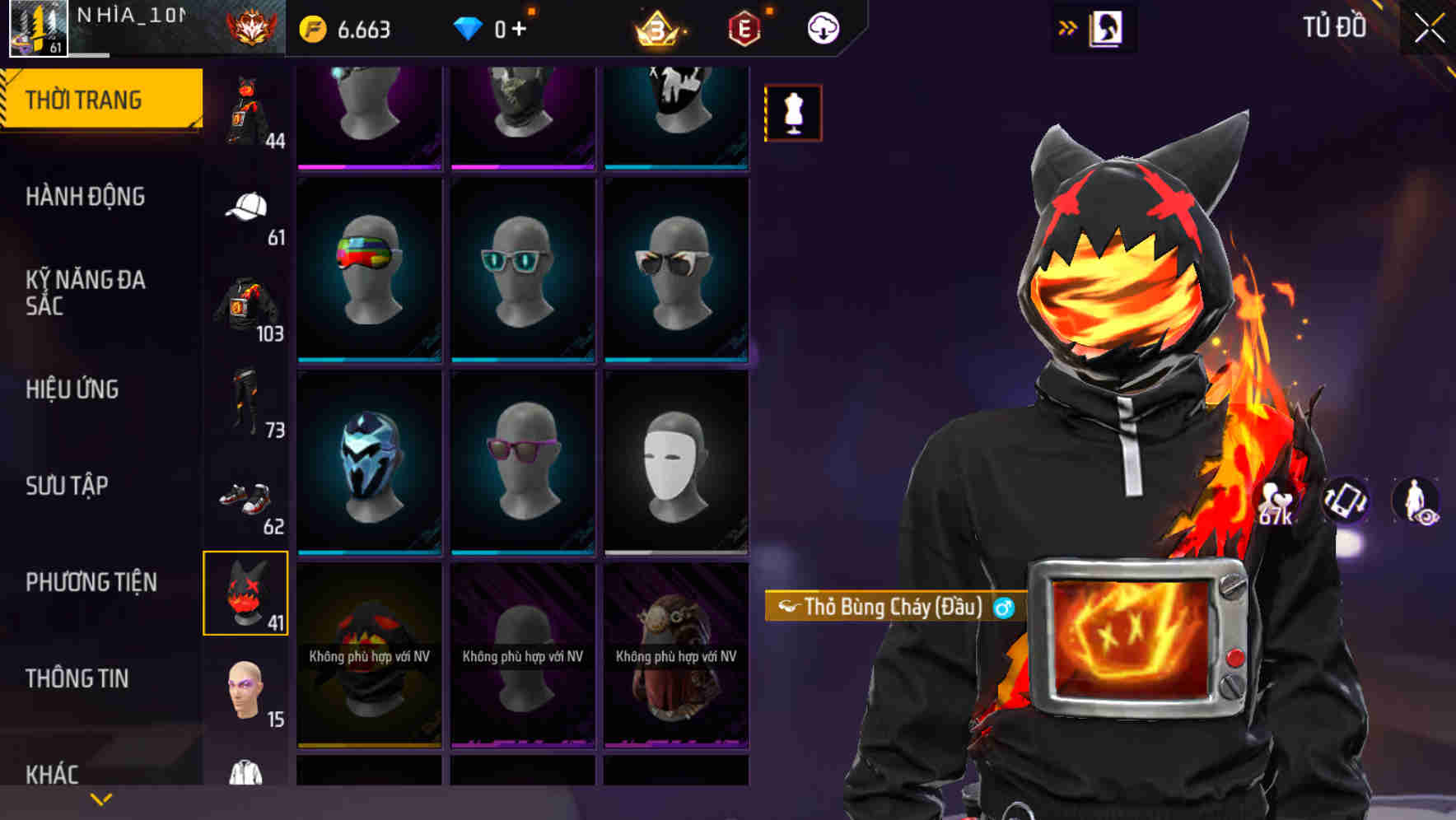Expand more options via yellow down chevron
The height and width of the screenshot is (820, 1456).
coord(100,799)
